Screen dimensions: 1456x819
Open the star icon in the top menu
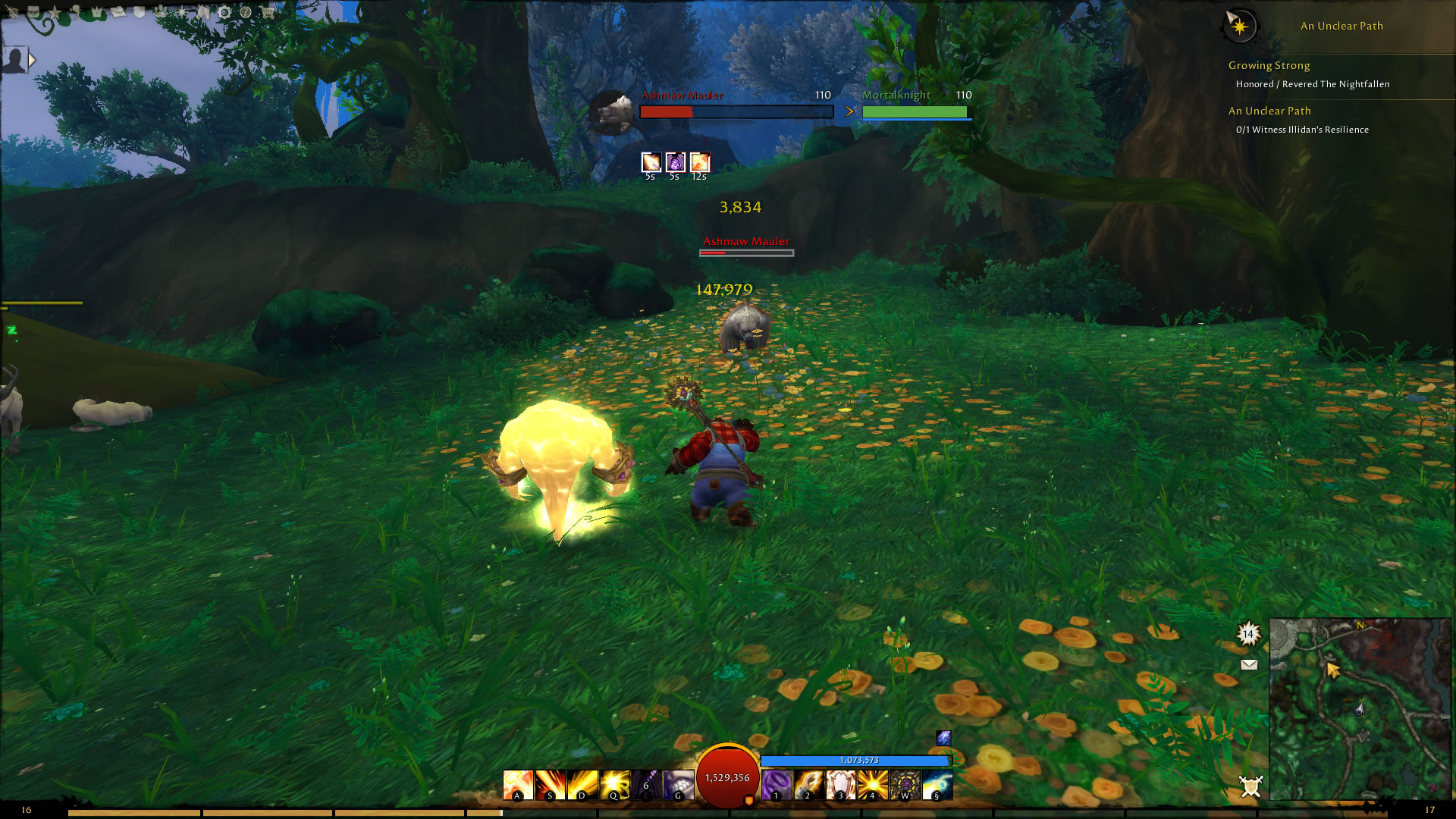[55, 12]
